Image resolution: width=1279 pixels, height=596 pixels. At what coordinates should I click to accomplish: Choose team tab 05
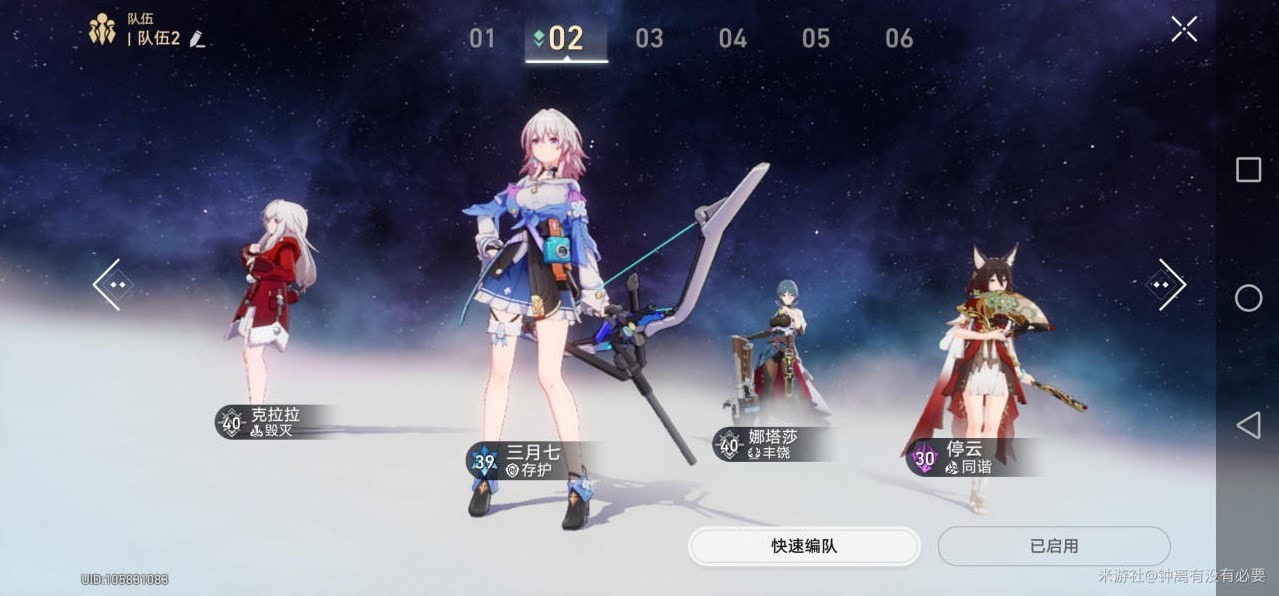coord(815,39)
